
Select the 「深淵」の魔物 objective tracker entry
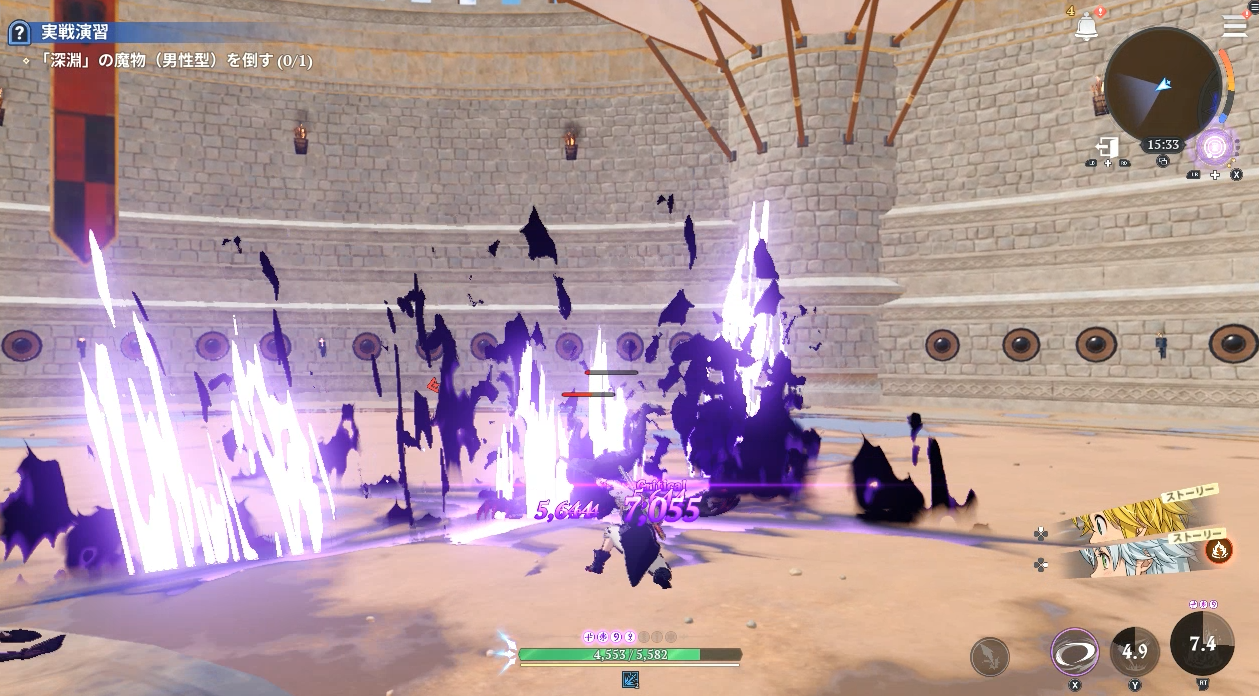click(x=168, y=61)
